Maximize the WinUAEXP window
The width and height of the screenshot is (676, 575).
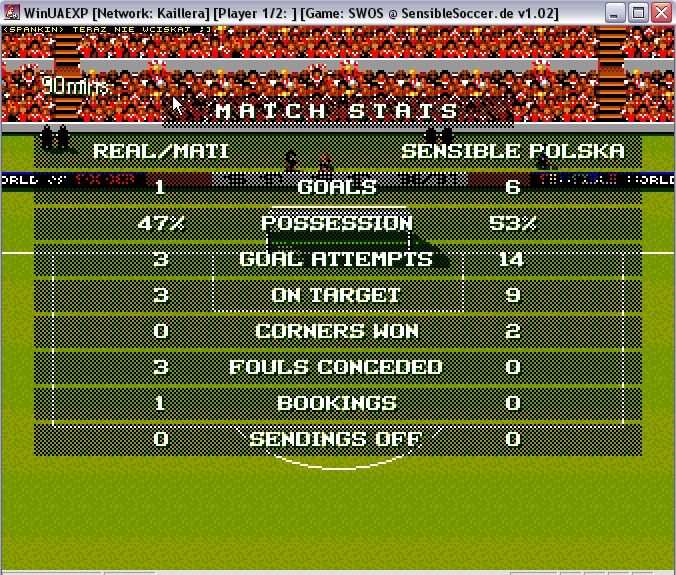tap(639, 12)
